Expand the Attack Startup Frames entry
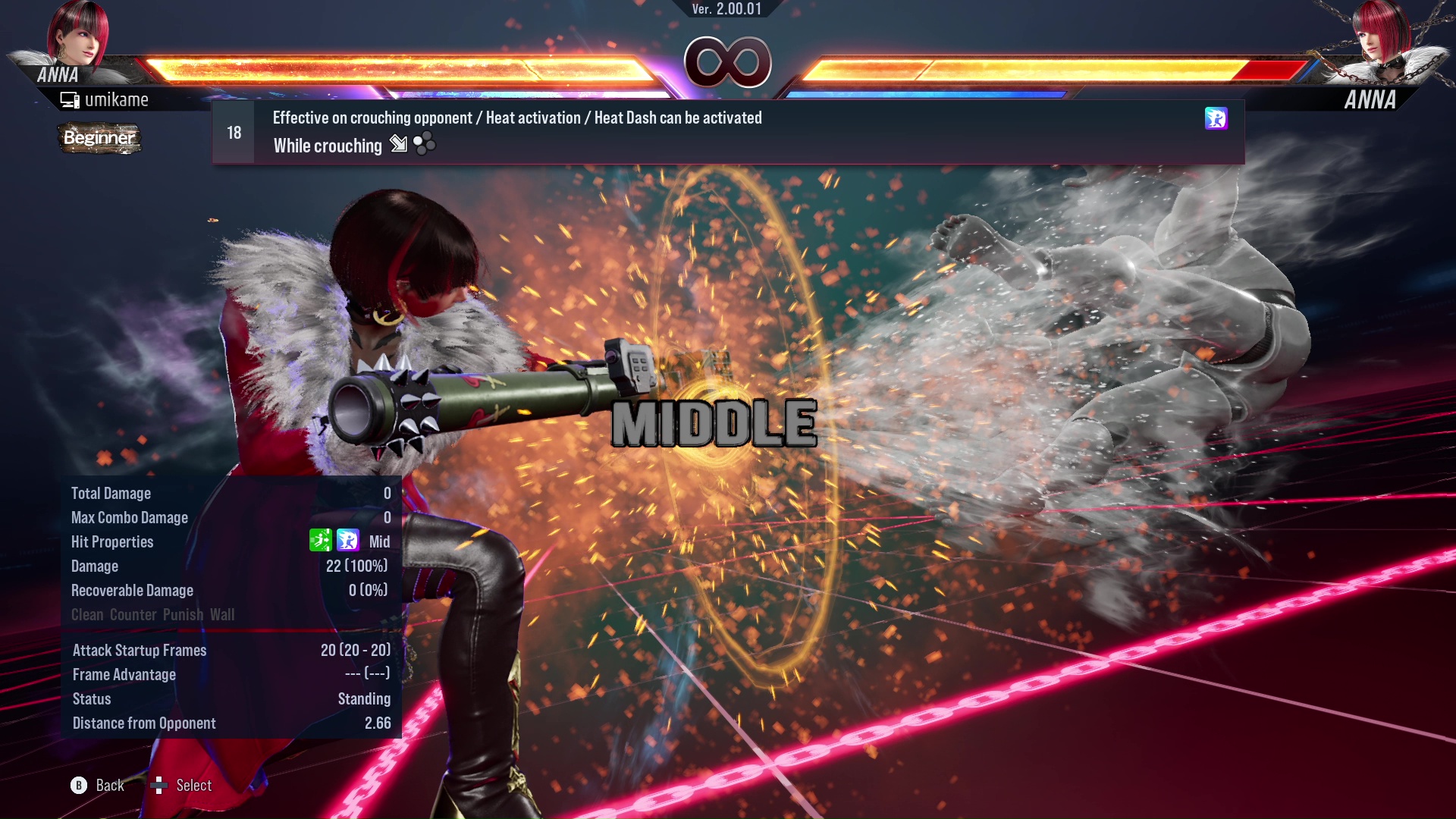1456x819 pixels. (x=140, y=650)
